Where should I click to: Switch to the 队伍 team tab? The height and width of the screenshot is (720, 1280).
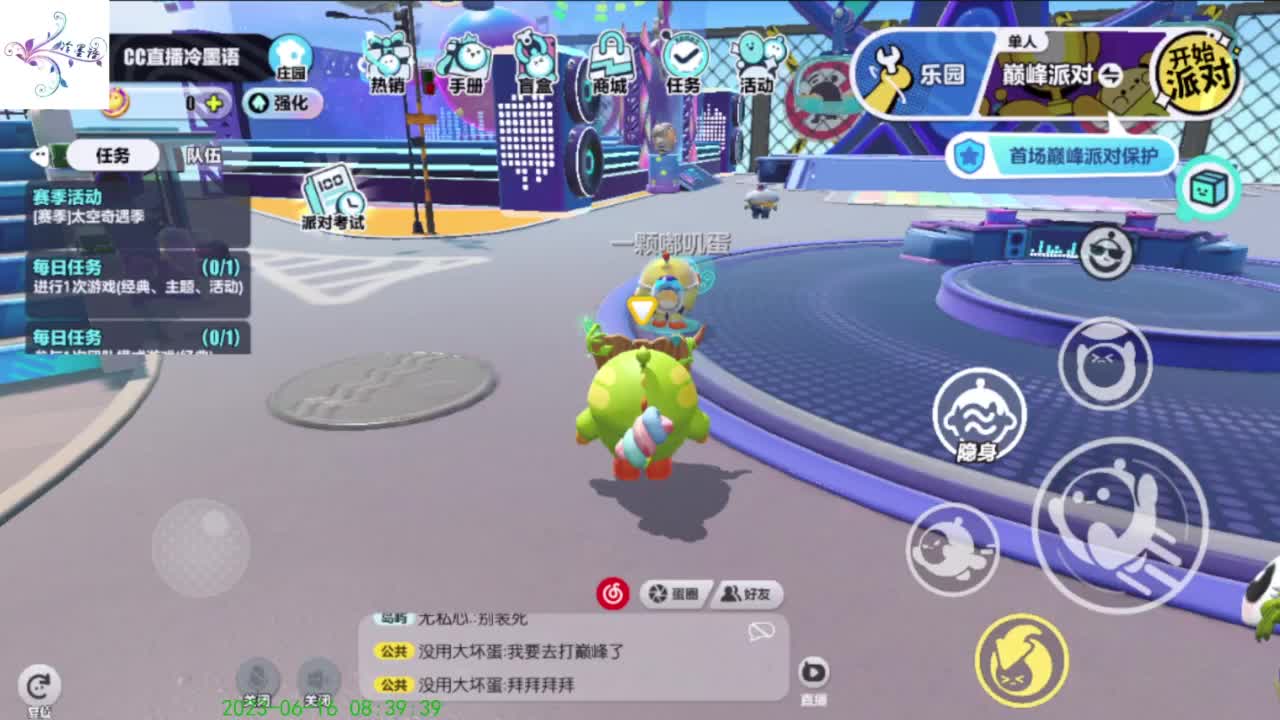pos(203,155)
